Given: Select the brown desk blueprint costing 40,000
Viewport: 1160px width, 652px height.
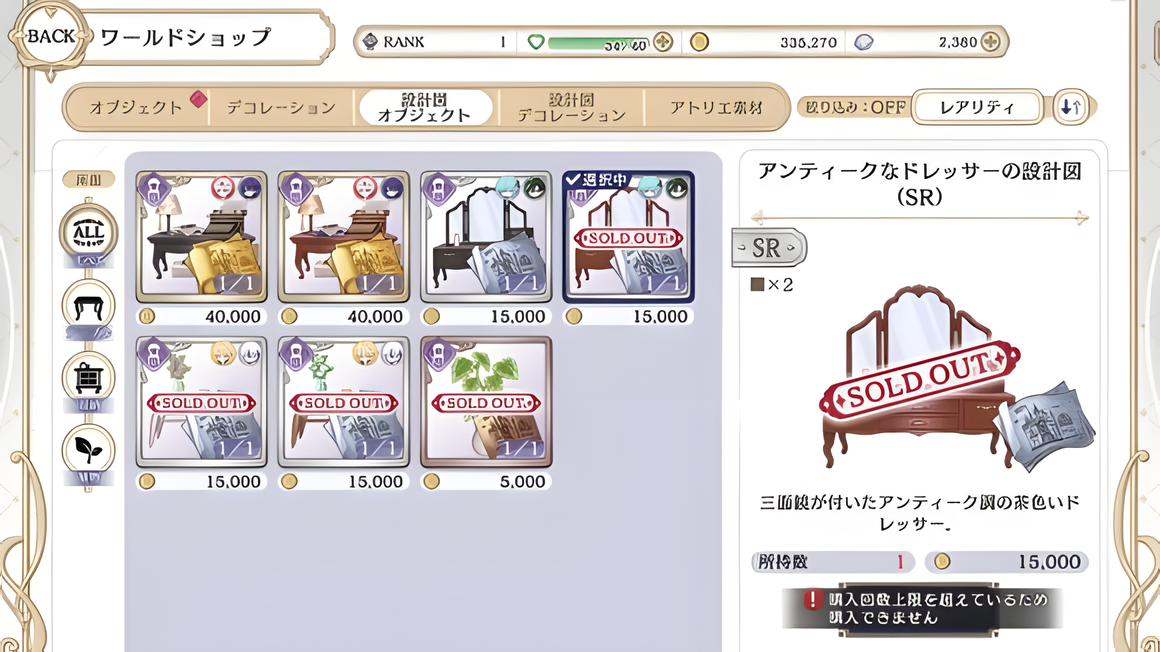Looking at the screenshot, I should [x=343, y=236].
